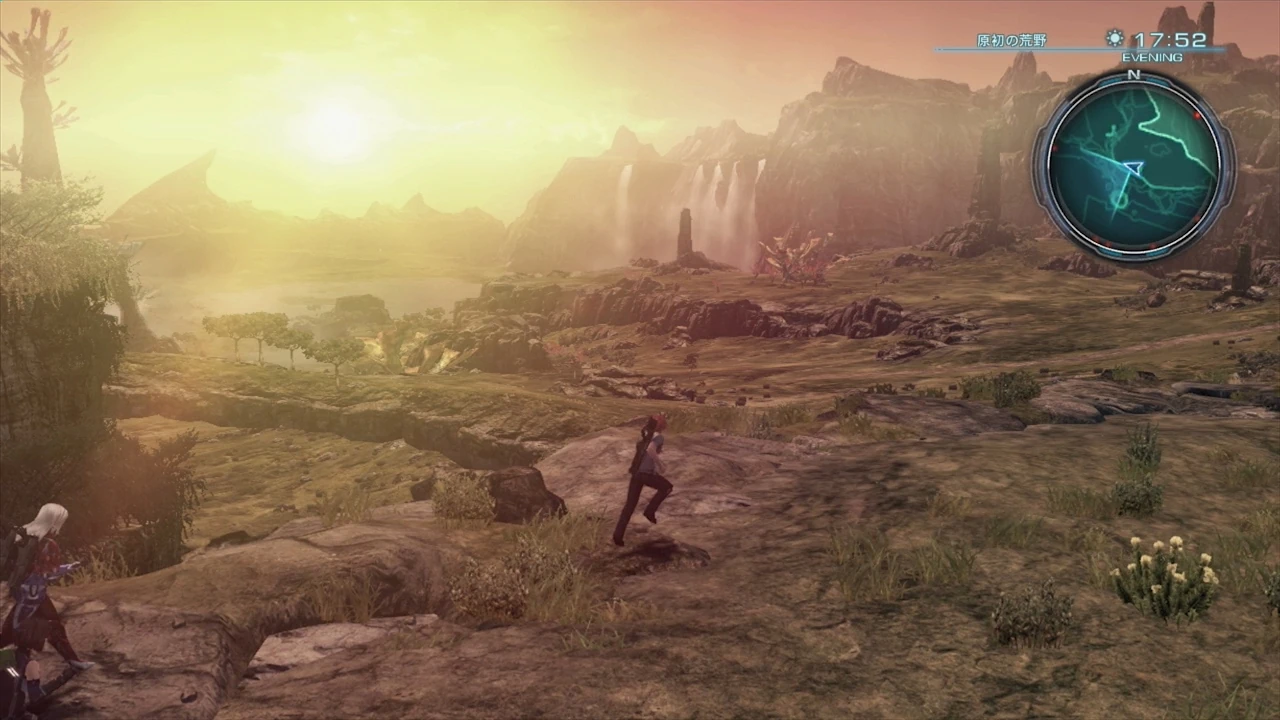Click the red blip on the minimap's left side
Screen dimensions: 1280x720
(x=1055, y=148)
